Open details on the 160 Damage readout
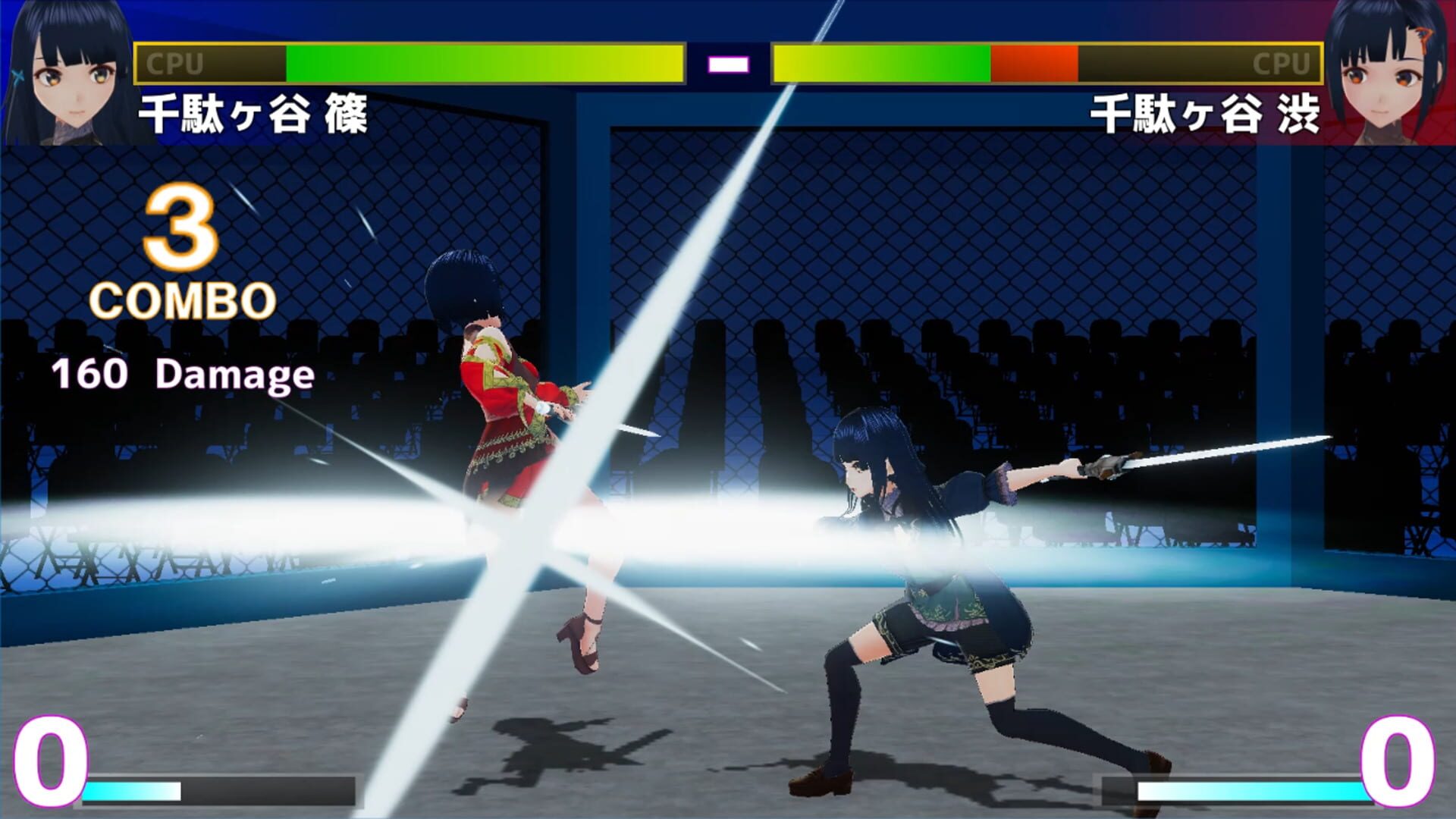The height and width of the screenshot is (819, 1456). (x=182, y=372)
